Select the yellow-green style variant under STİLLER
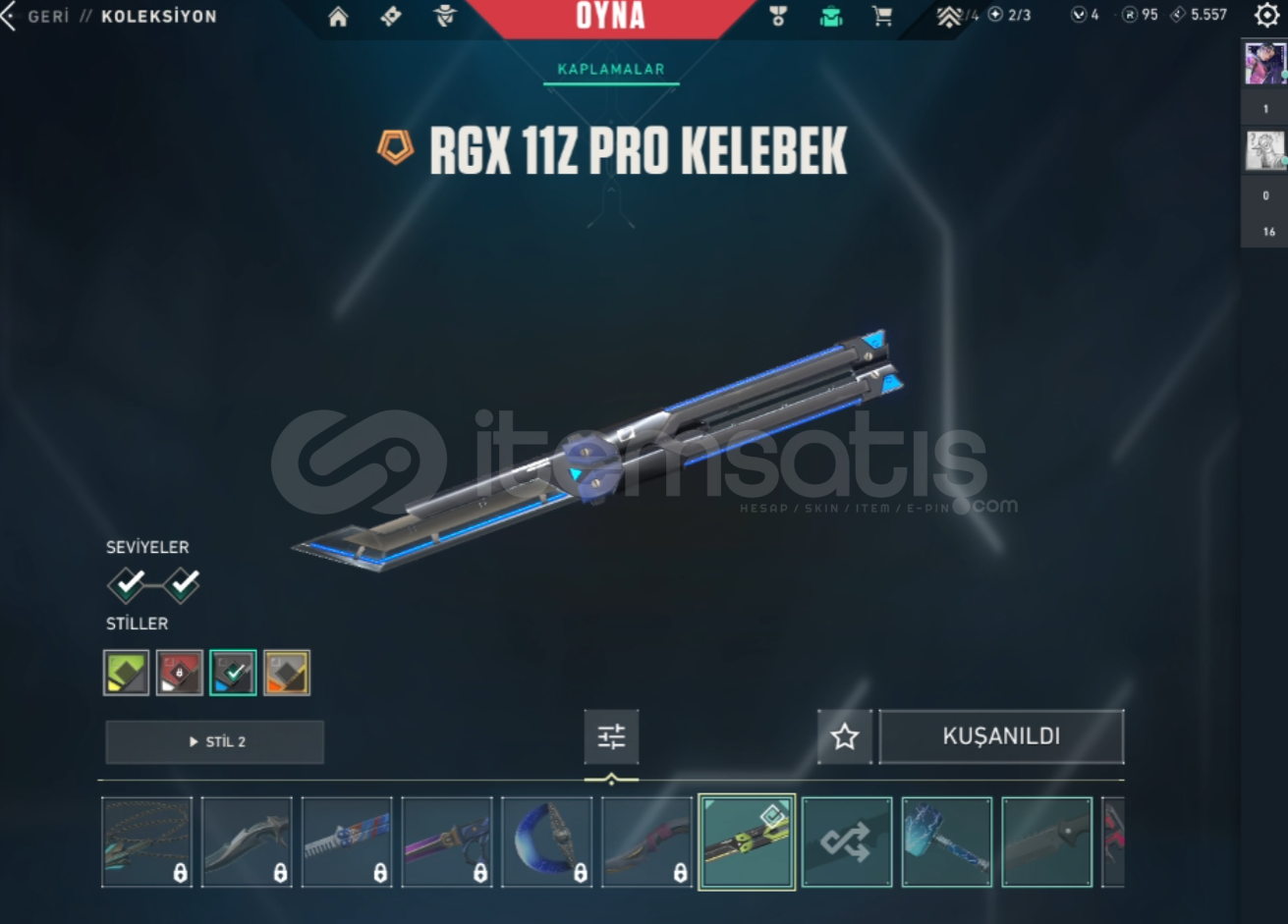The width and height of the screenshot is (1288, 924). (x=126, y=672)
